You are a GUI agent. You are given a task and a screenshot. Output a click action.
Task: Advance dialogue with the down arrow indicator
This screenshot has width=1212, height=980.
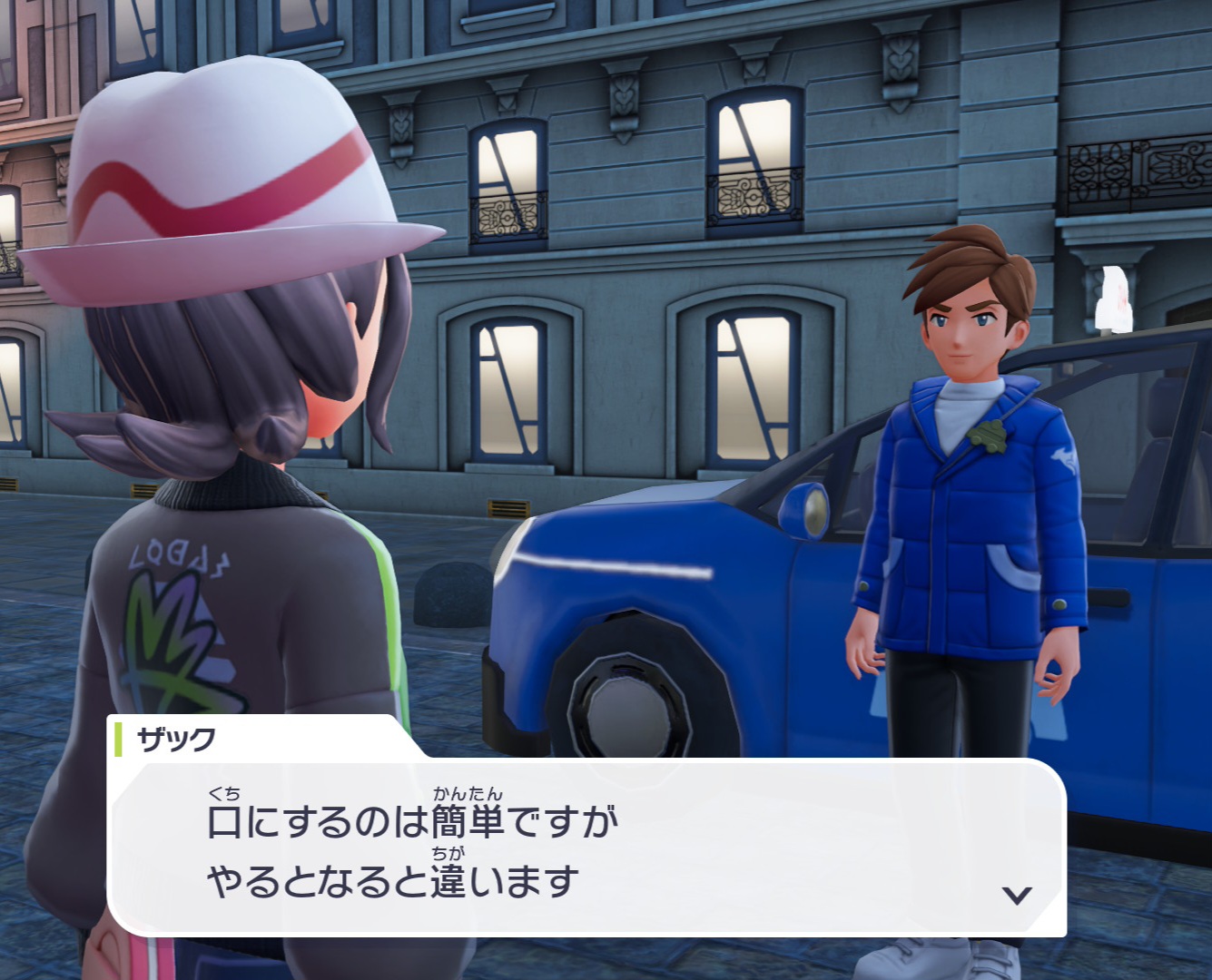pos(1016,896)
